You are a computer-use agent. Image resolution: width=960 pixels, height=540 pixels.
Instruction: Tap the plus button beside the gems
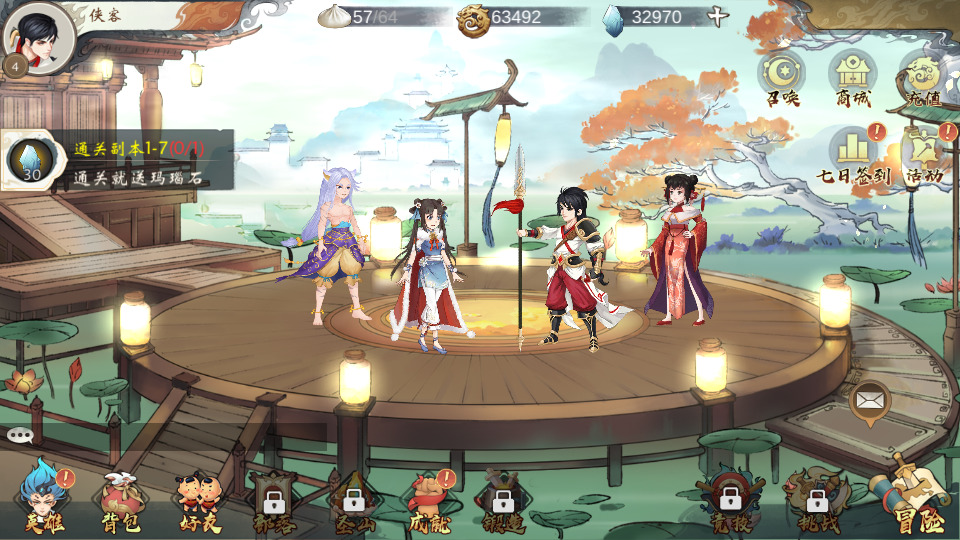click(717, 17)
